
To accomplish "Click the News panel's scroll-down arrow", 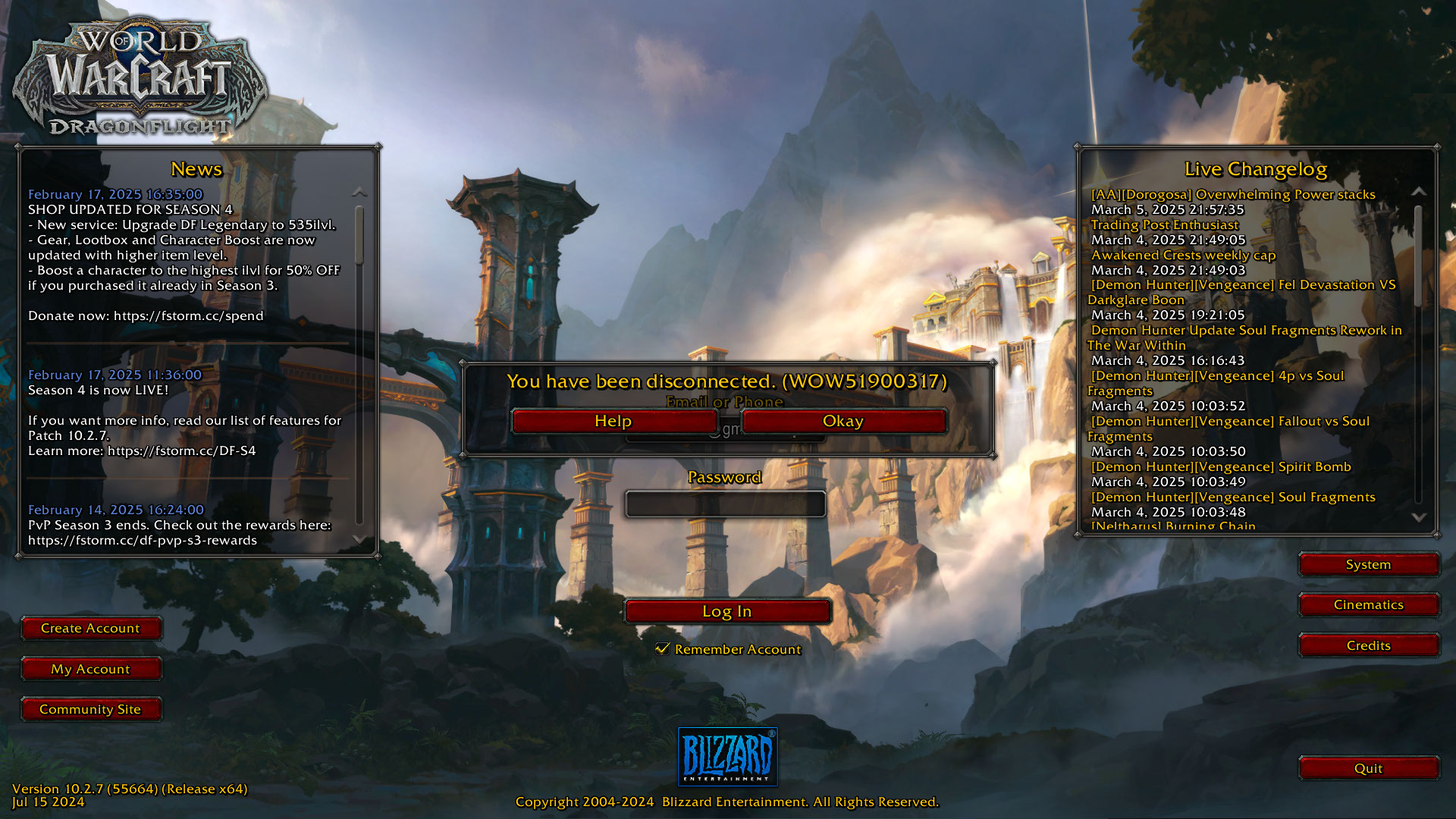I will (x=359, y=538).
